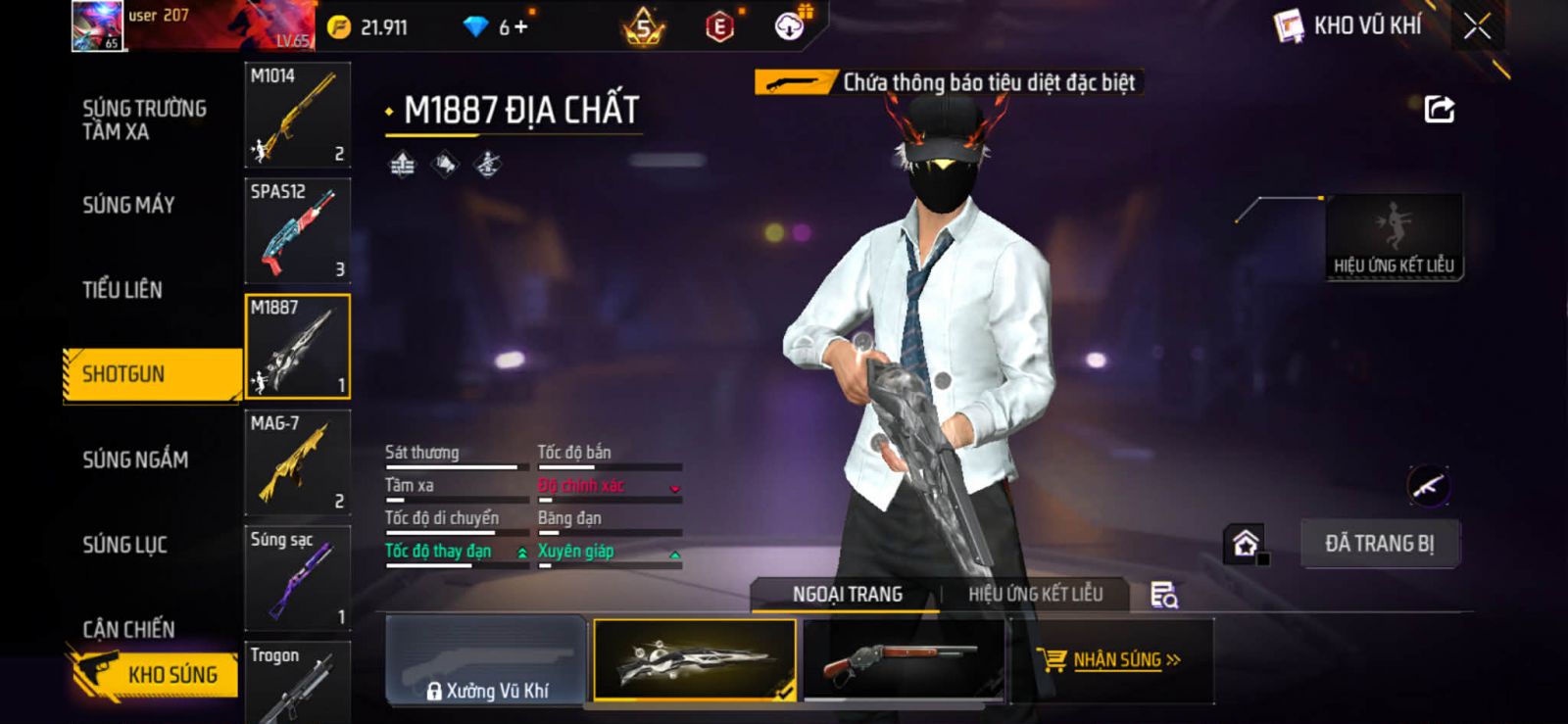Select the default wooden M1887 skin
The image size is (1568, 724).
click(x=902, y=660)
